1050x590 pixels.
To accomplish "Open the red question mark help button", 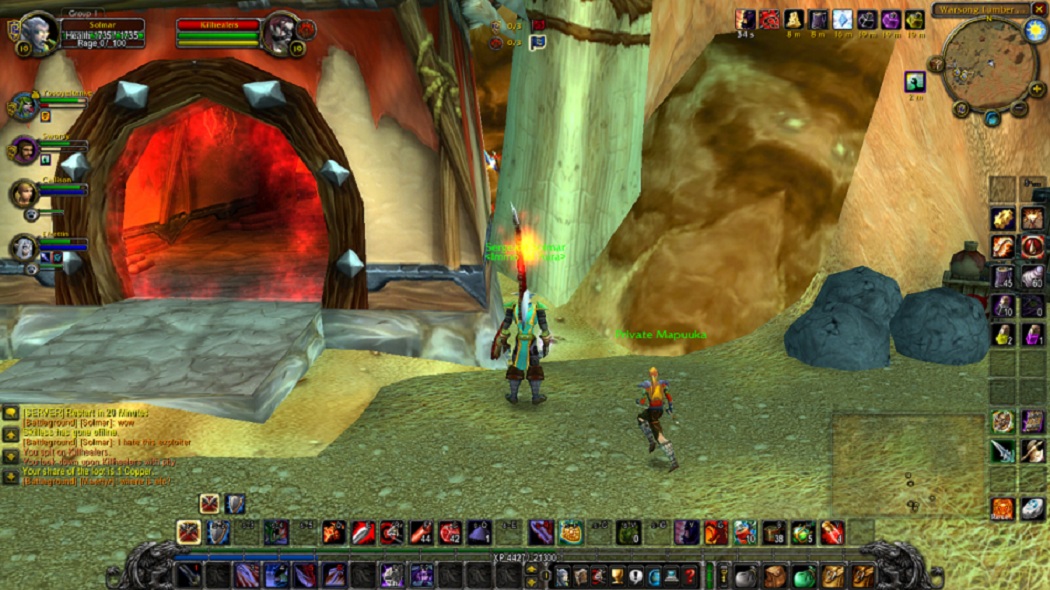I will pos(690,576).
